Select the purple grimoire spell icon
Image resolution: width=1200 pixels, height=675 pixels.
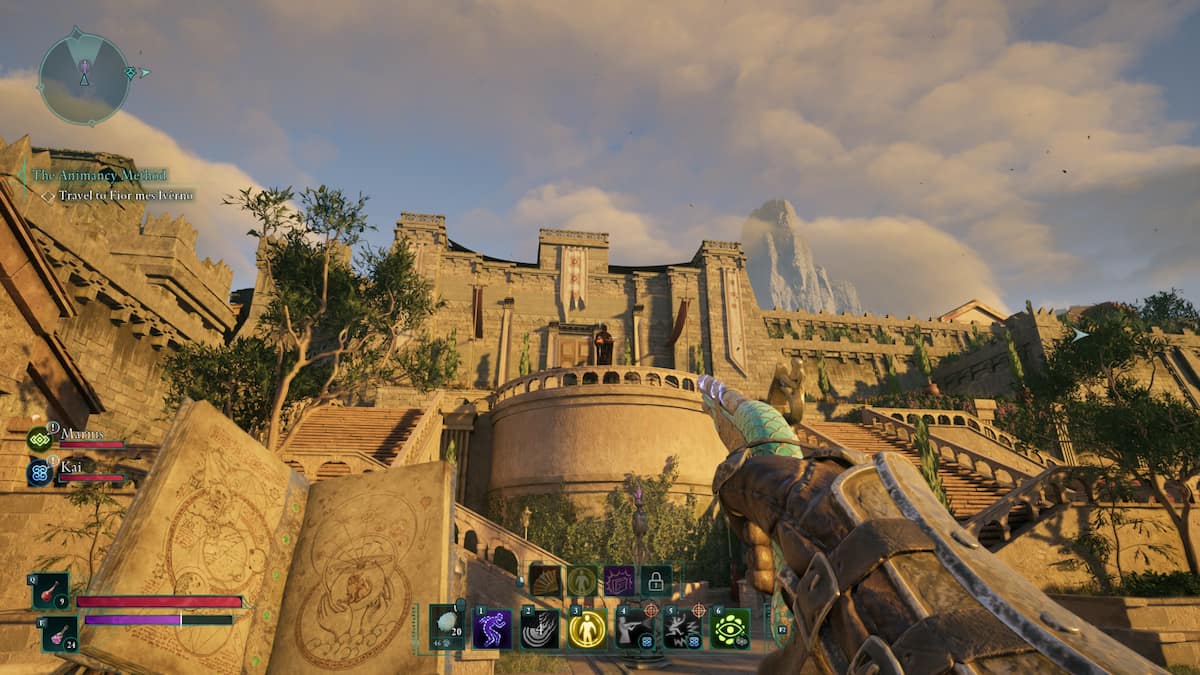pyautogui.click(x=619, y=581)
